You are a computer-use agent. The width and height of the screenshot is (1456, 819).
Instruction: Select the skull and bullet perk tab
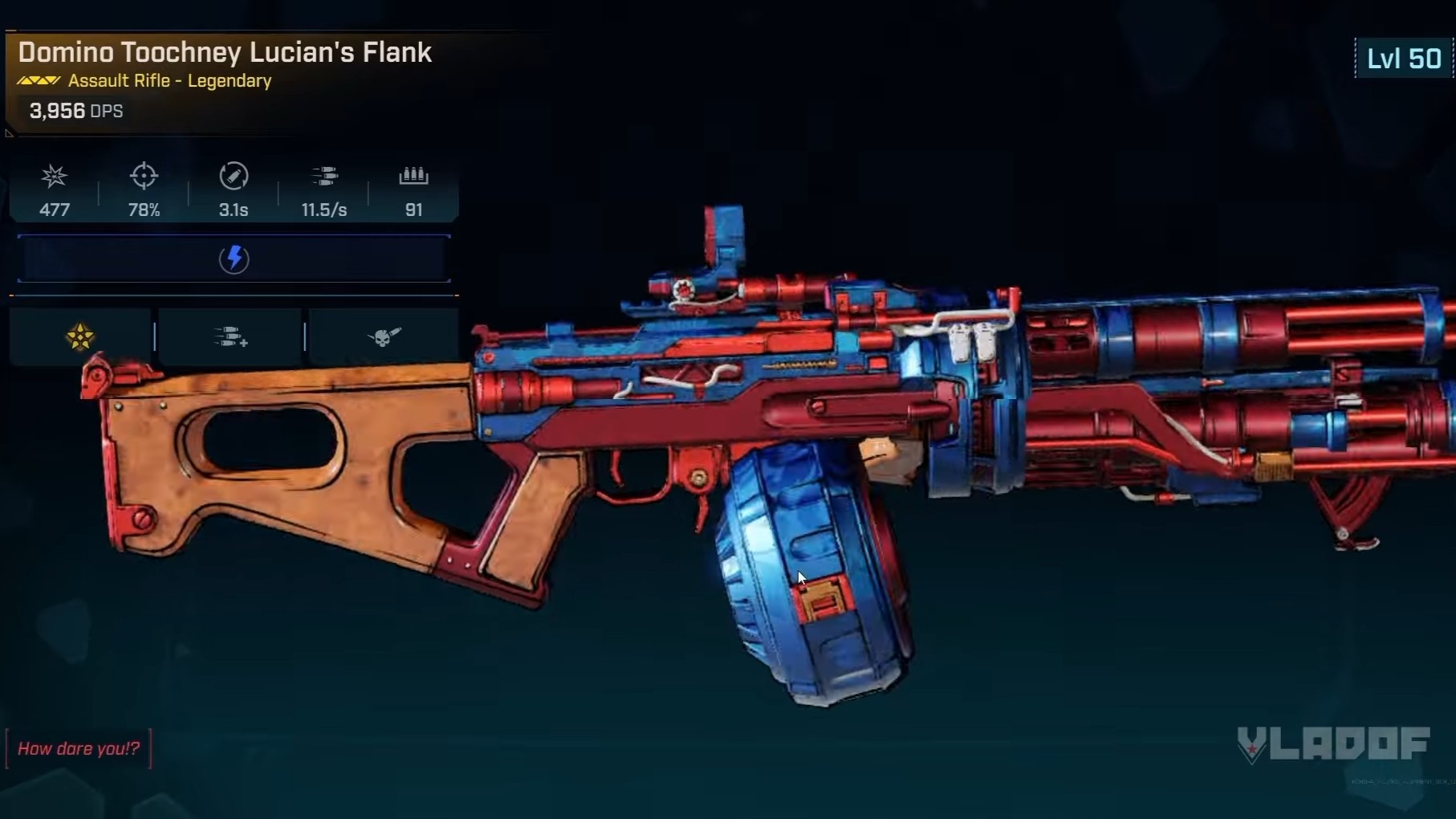tap(383, 337)
